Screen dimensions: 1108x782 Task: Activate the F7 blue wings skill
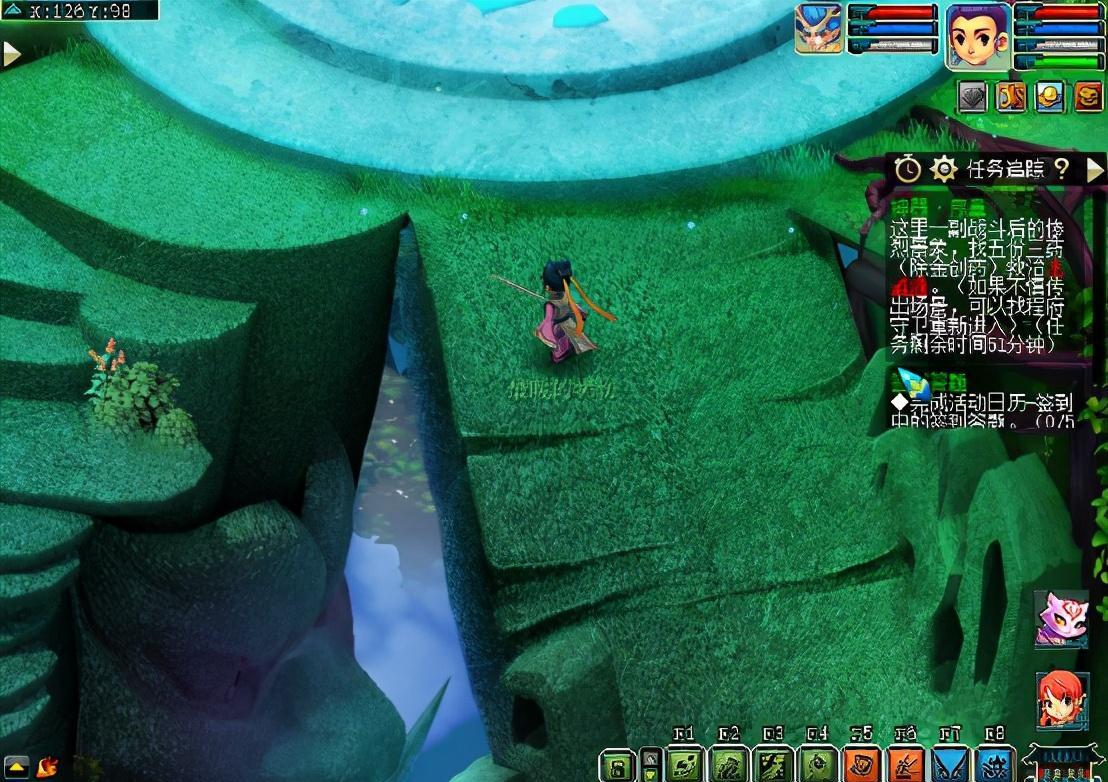(x=950, y=765)
